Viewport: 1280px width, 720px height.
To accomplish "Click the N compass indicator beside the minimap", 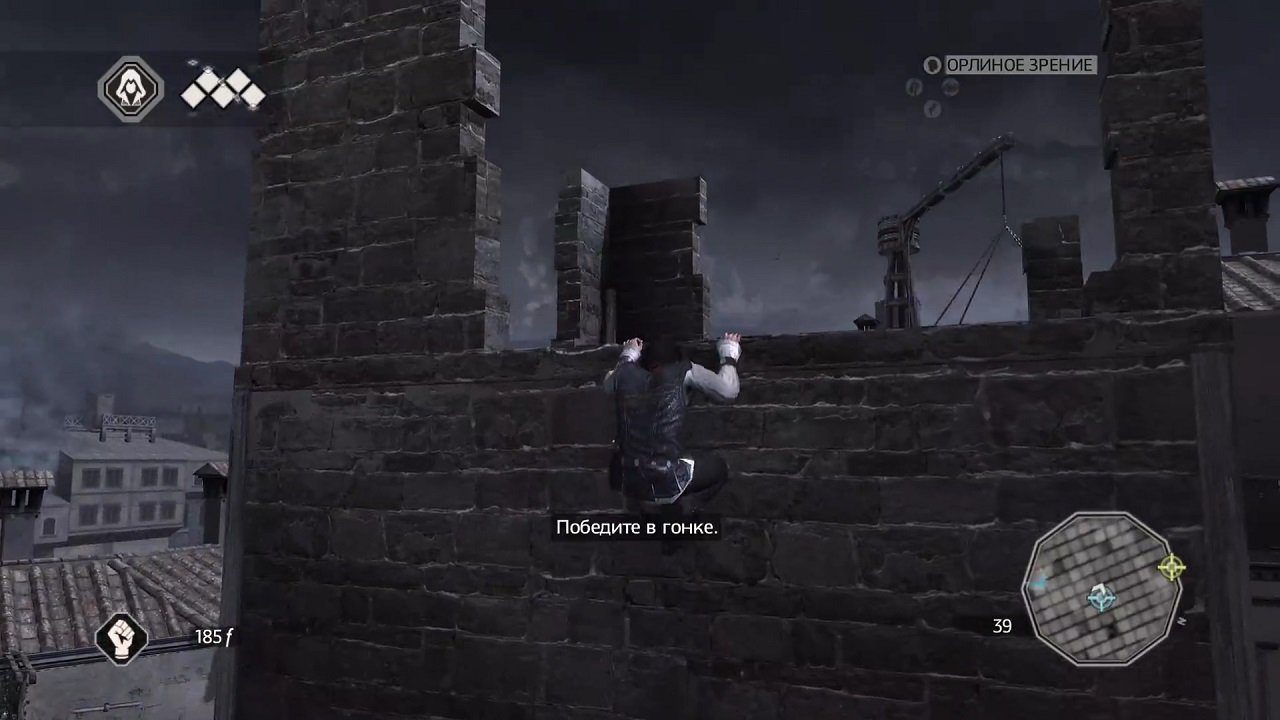I will point(1181,620).
